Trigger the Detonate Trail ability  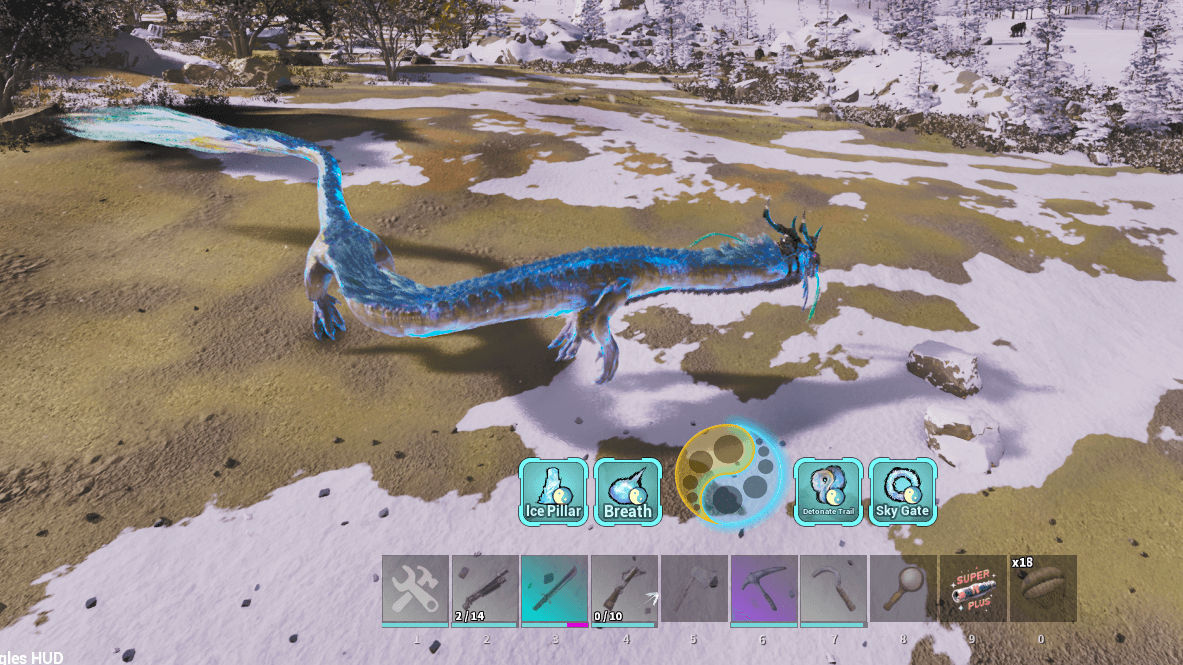[x=828, y=491]
